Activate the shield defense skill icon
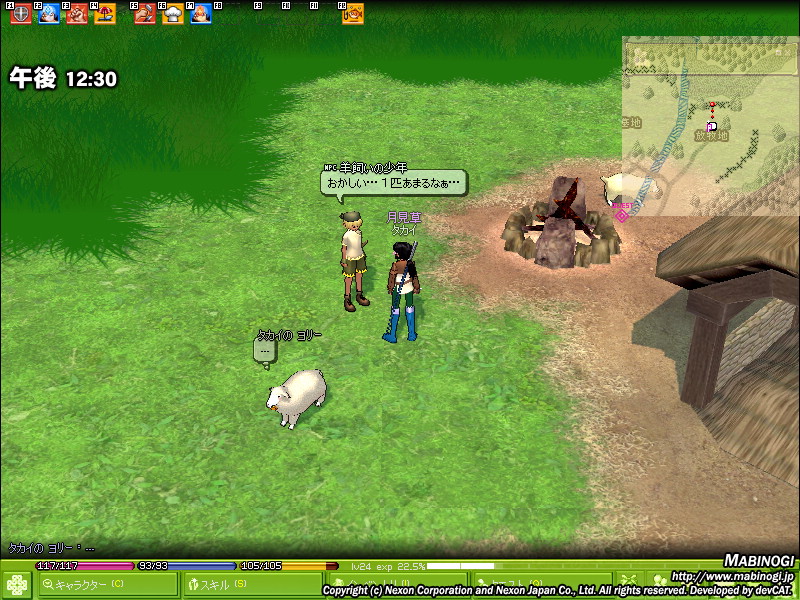The height and width of the screenshot is (600, 800). pos(20,14)
